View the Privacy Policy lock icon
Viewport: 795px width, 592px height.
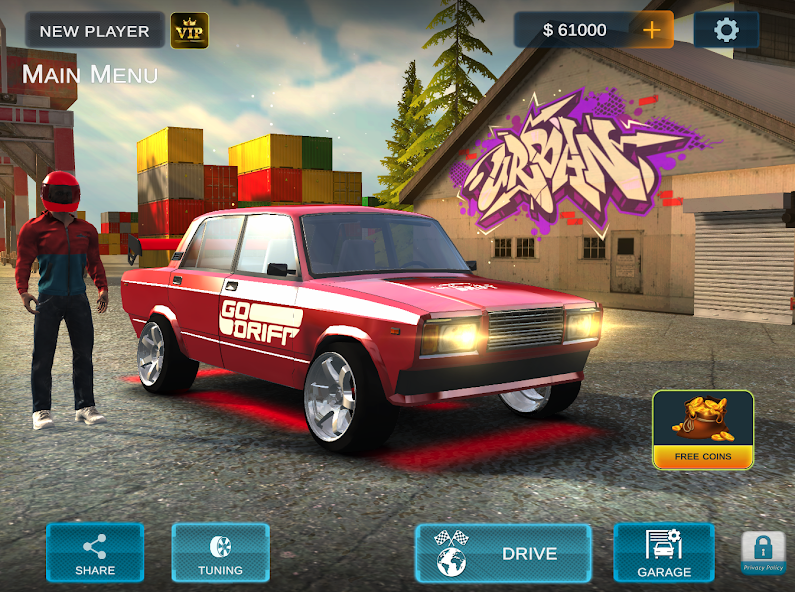(763, 552)
